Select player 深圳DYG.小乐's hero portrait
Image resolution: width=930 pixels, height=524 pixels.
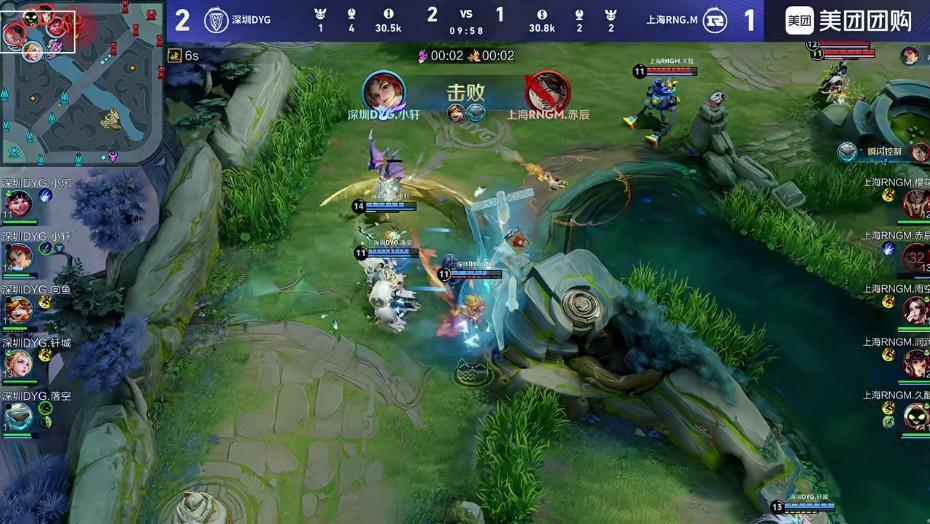18,204
